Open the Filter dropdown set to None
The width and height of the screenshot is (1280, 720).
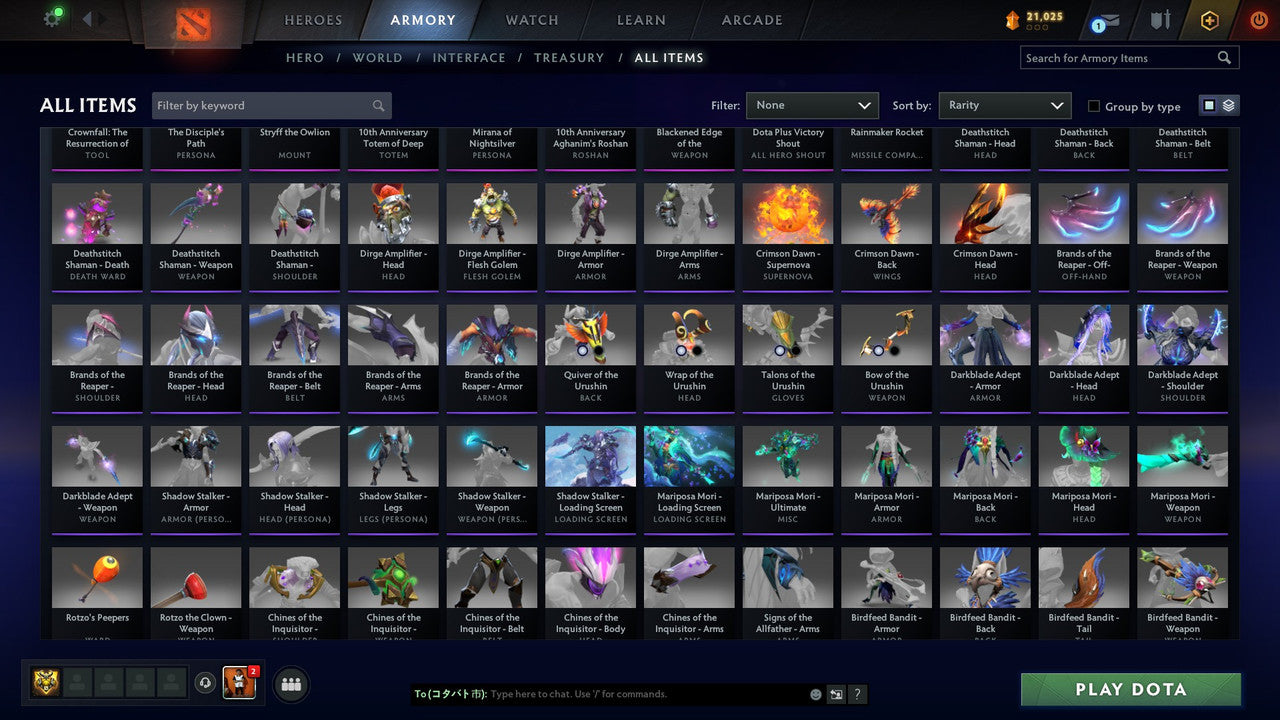point(812,105)
